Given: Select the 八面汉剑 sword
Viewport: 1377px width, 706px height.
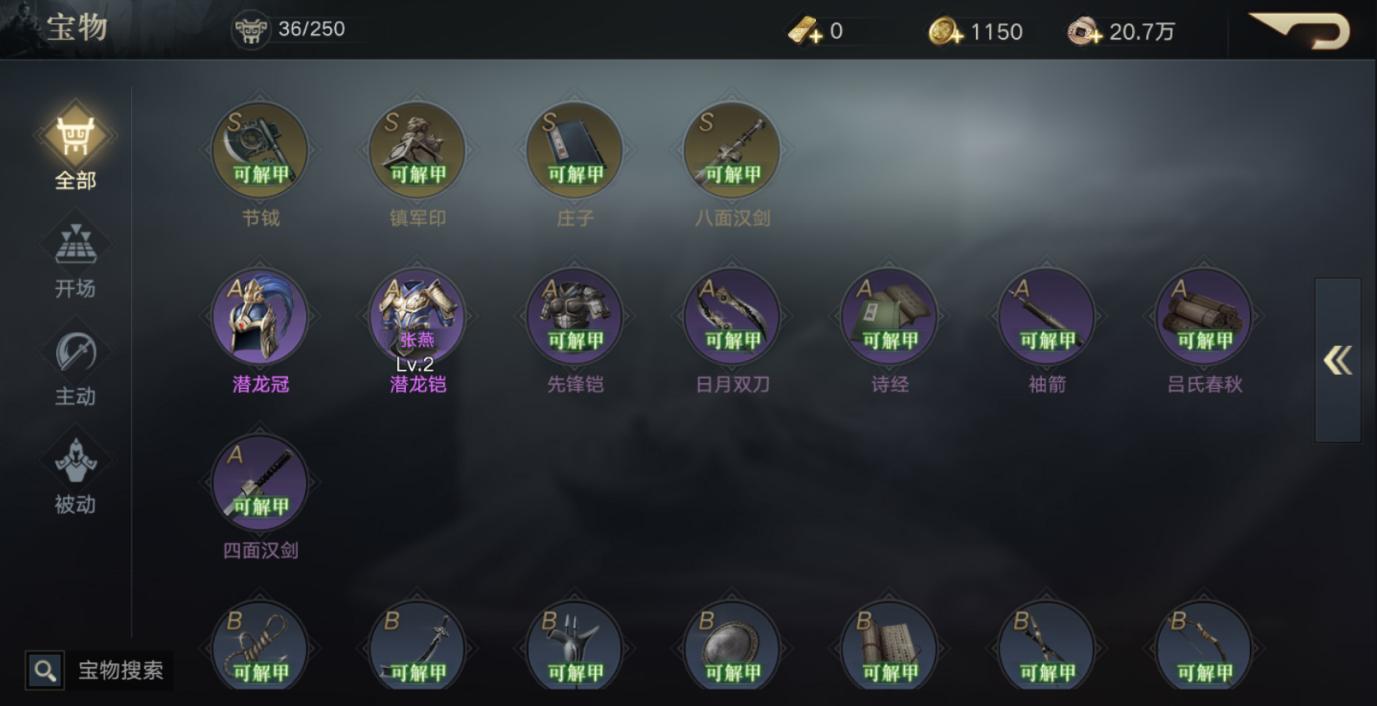Looking at the screenshot, I should [732, 151].
